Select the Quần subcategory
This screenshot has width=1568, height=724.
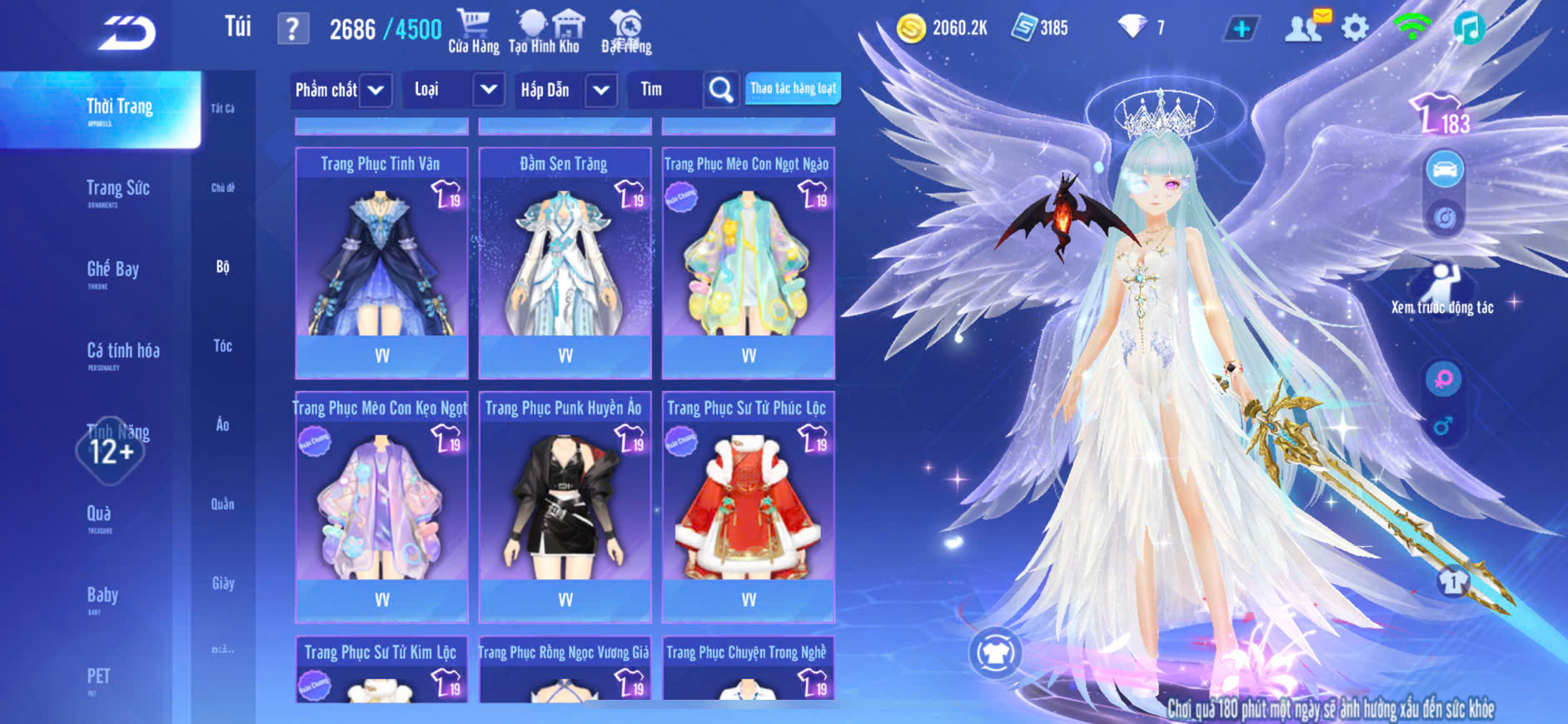(x=222, y=503)
